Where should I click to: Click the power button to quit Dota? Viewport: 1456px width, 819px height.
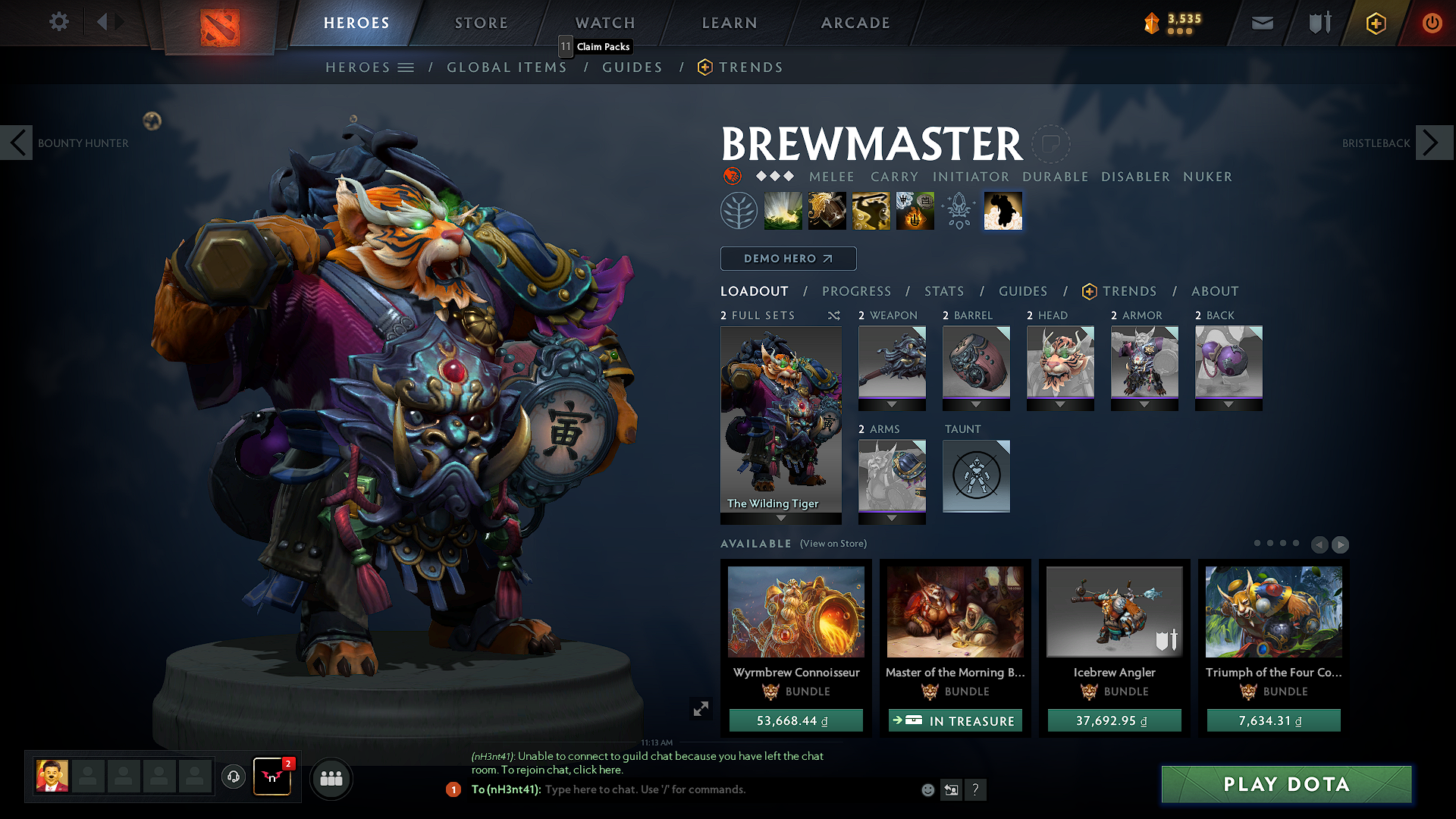coord(1432,23)
